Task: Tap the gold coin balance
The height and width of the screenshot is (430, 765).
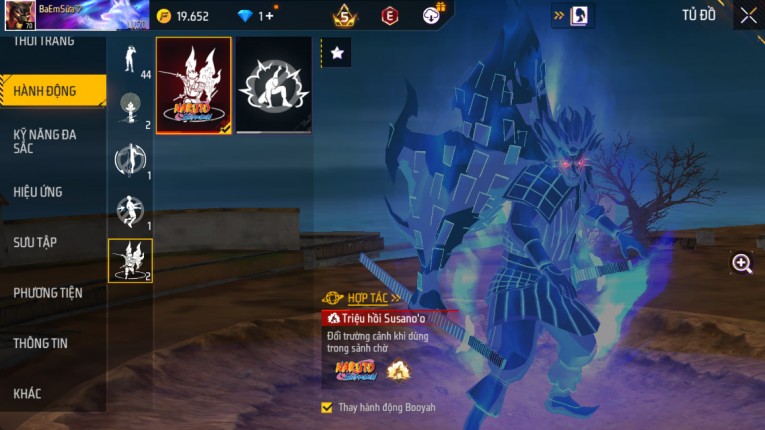Action: coord(183,16)
